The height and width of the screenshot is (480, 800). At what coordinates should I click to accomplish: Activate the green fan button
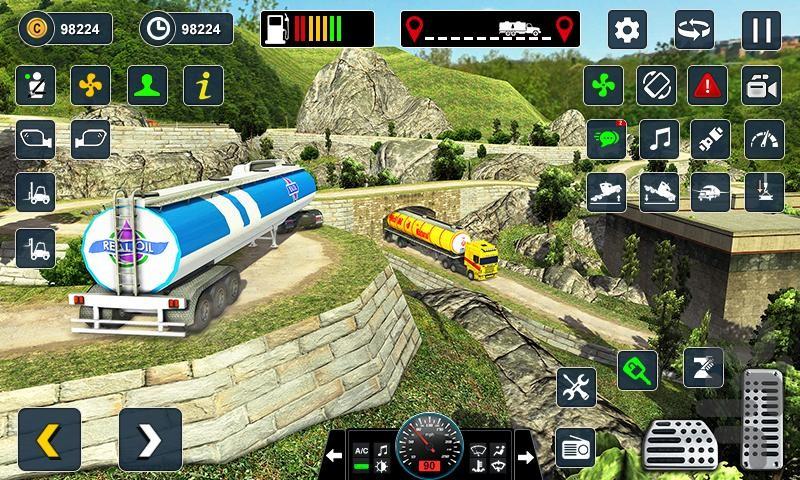point(604,85)
